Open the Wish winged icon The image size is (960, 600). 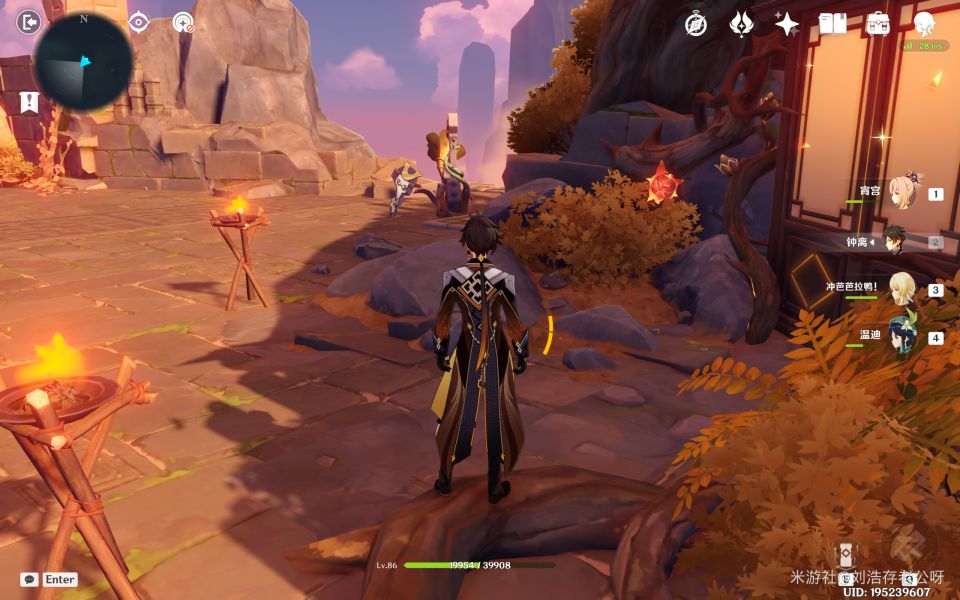[741, 24]
